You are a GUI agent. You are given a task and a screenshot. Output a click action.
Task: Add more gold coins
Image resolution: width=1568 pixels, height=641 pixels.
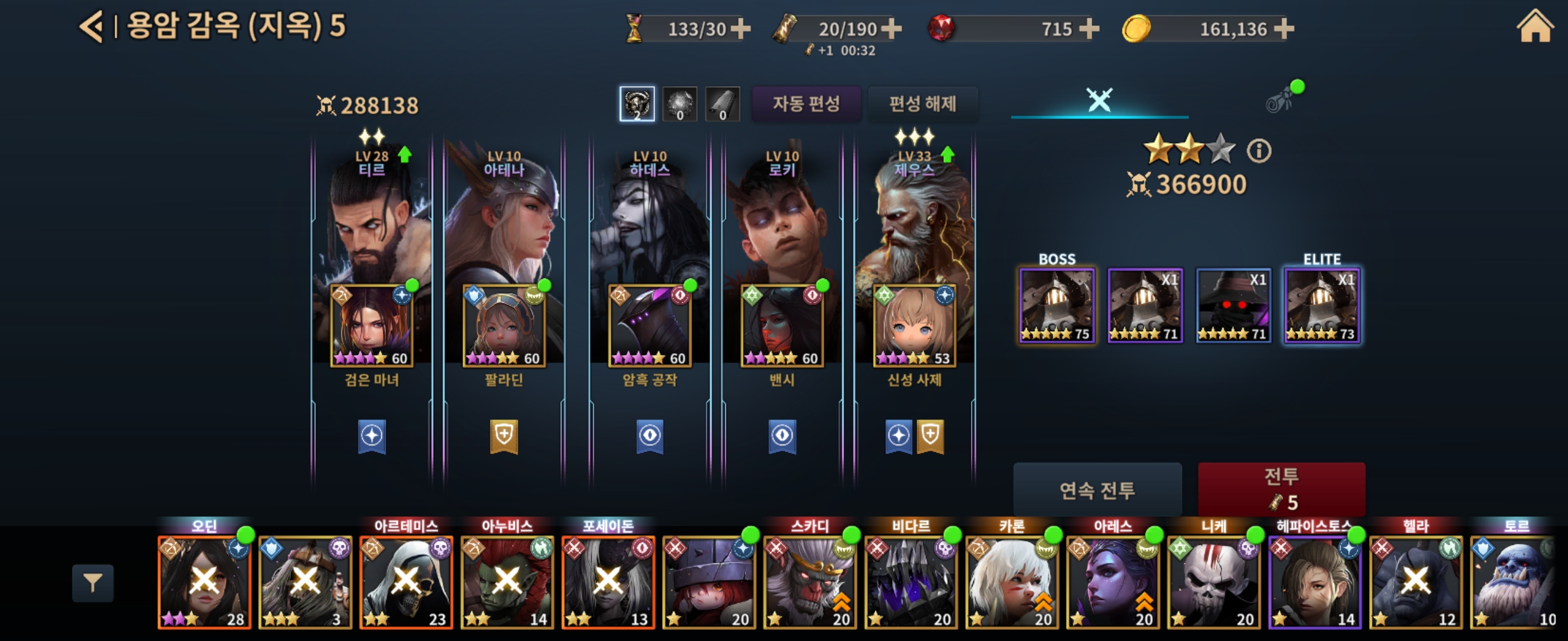[x=1284, y=28]
